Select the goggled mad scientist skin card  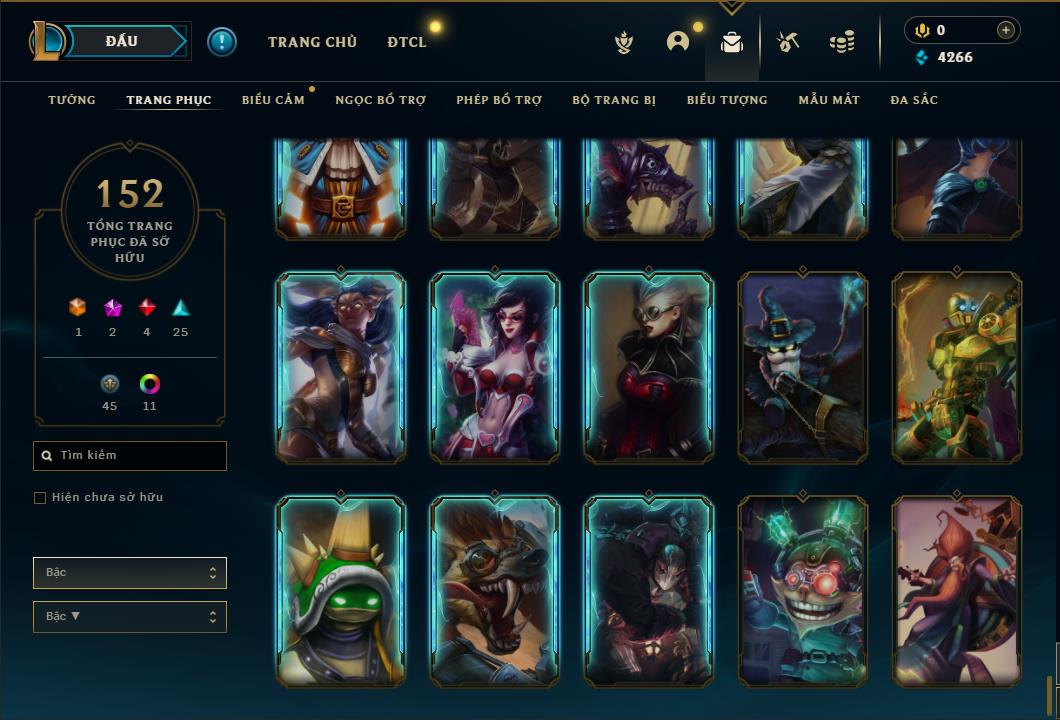pos(802,591)
